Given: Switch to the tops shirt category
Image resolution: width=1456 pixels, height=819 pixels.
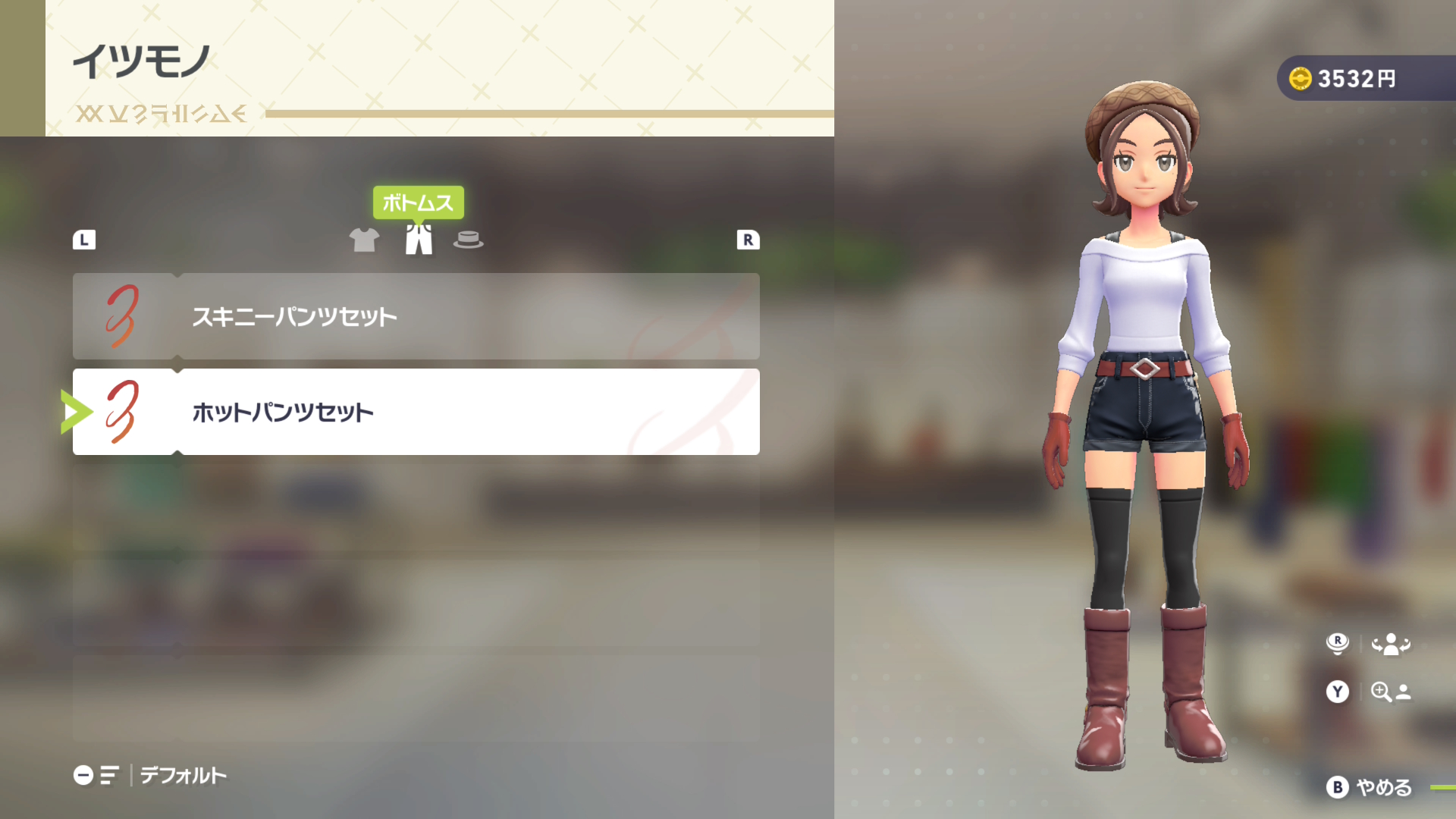Looking at the screenshot, I should click(x=364, y=240).
